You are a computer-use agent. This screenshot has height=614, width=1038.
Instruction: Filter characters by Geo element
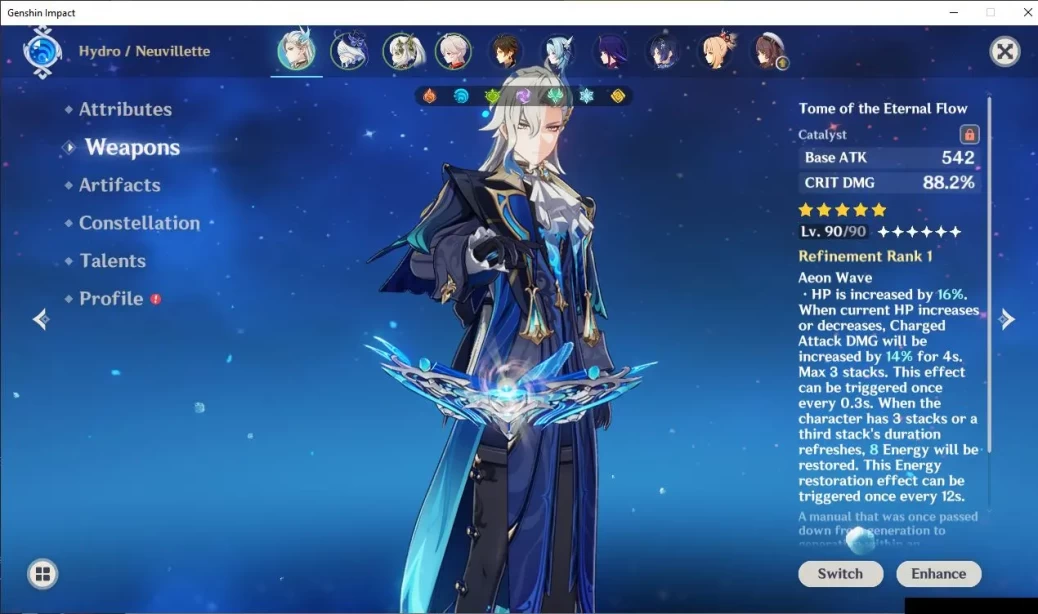tap(618, 97)
